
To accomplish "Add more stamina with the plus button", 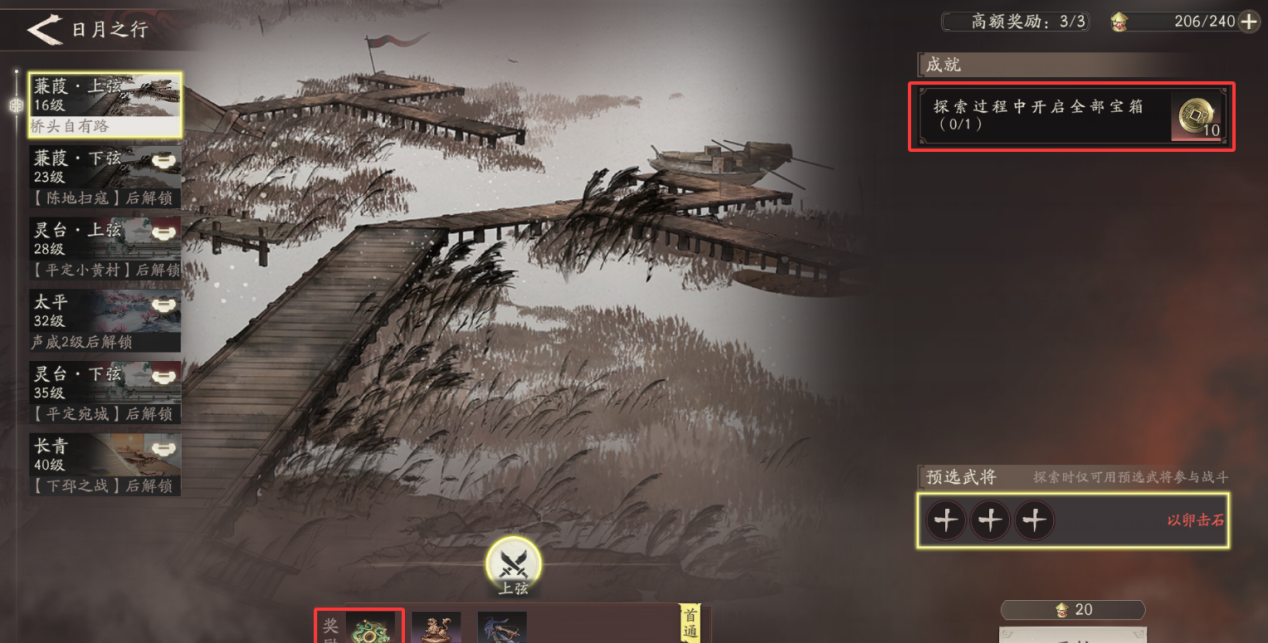I will [x=1249, y=22].
